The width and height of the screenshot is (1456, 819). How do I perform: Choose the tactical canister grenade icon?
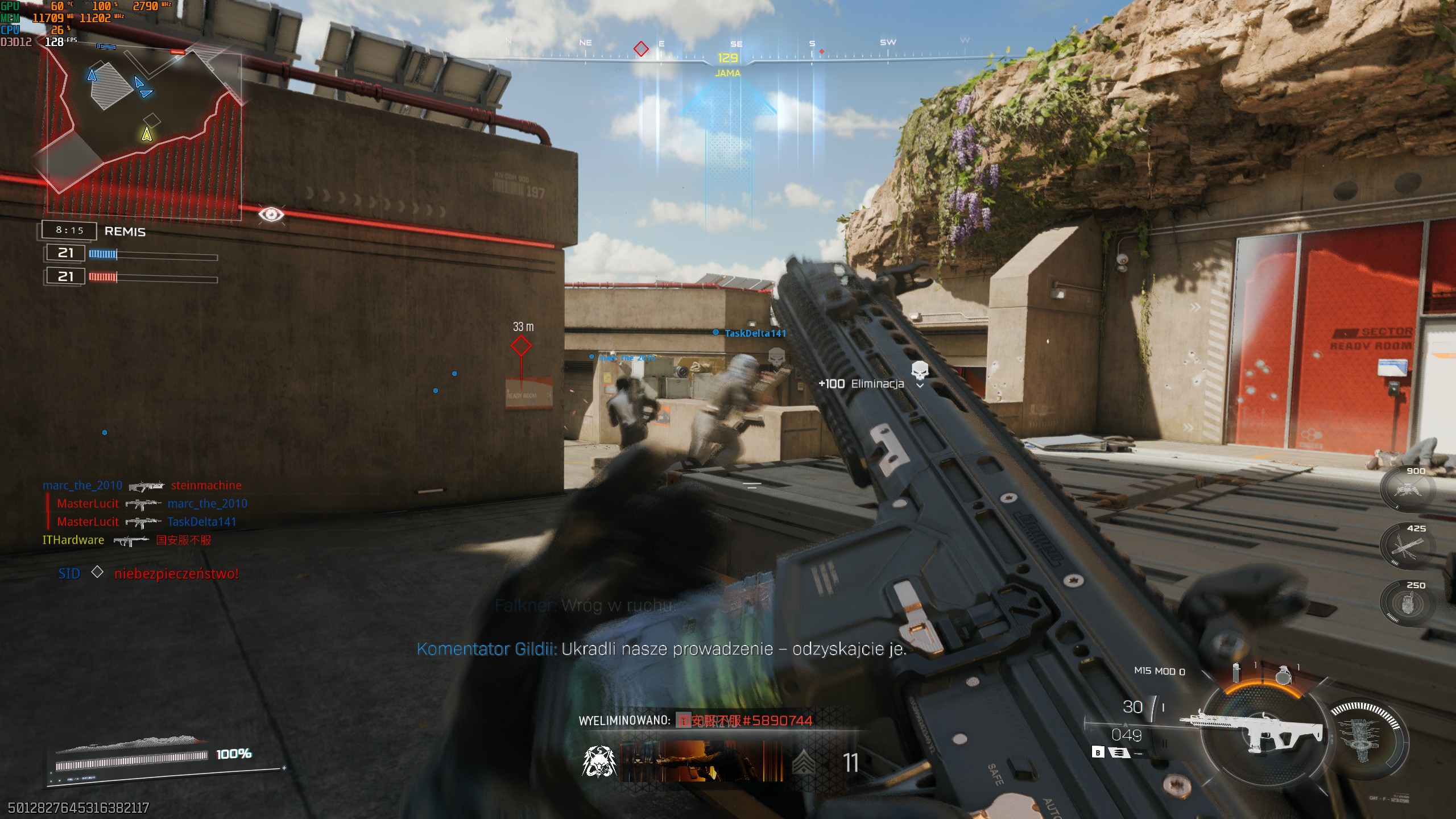click(1236, 673)
